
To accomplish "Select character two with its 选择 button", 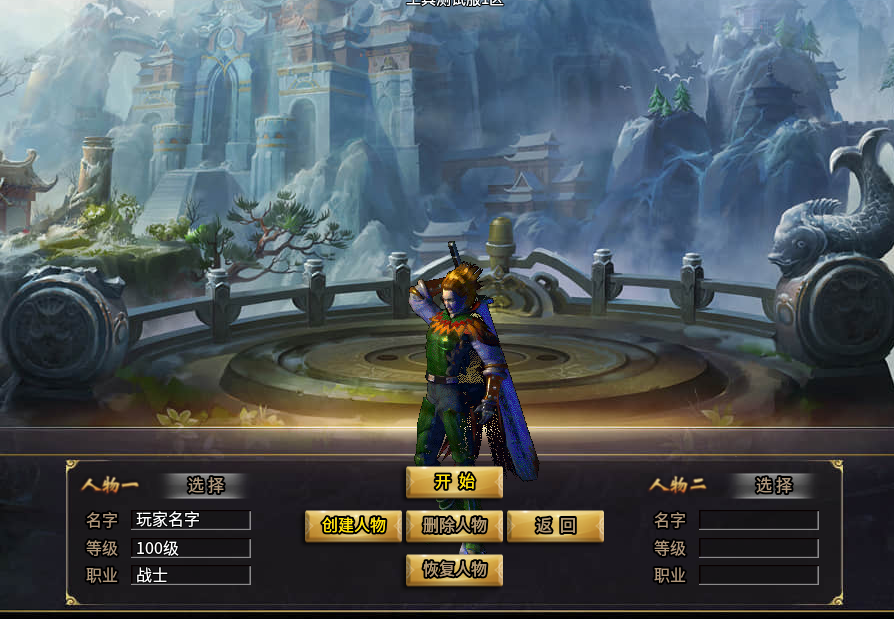I will click(773, 486).
